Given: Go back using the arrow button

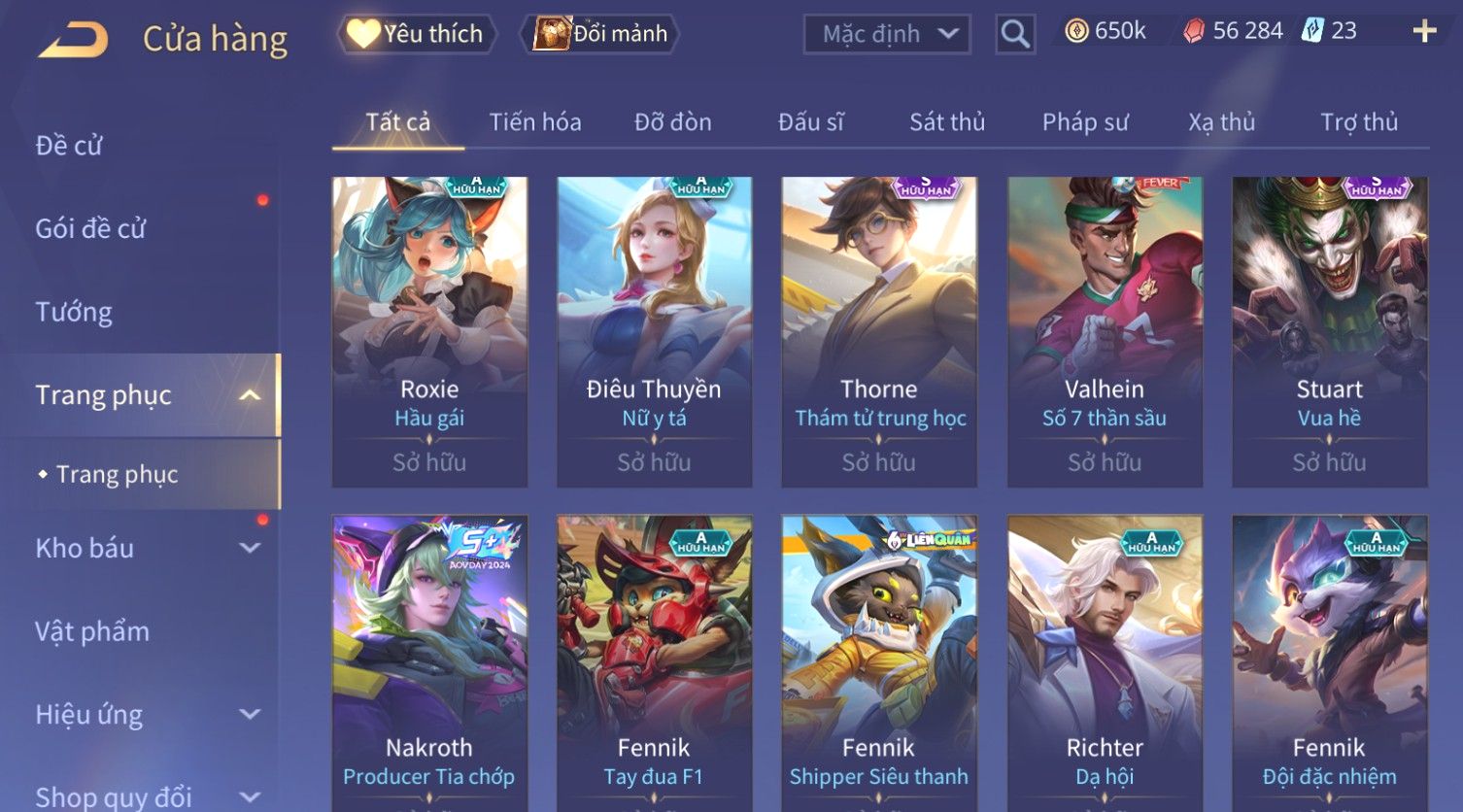Looking at the screenshot, I should [74, 39].
